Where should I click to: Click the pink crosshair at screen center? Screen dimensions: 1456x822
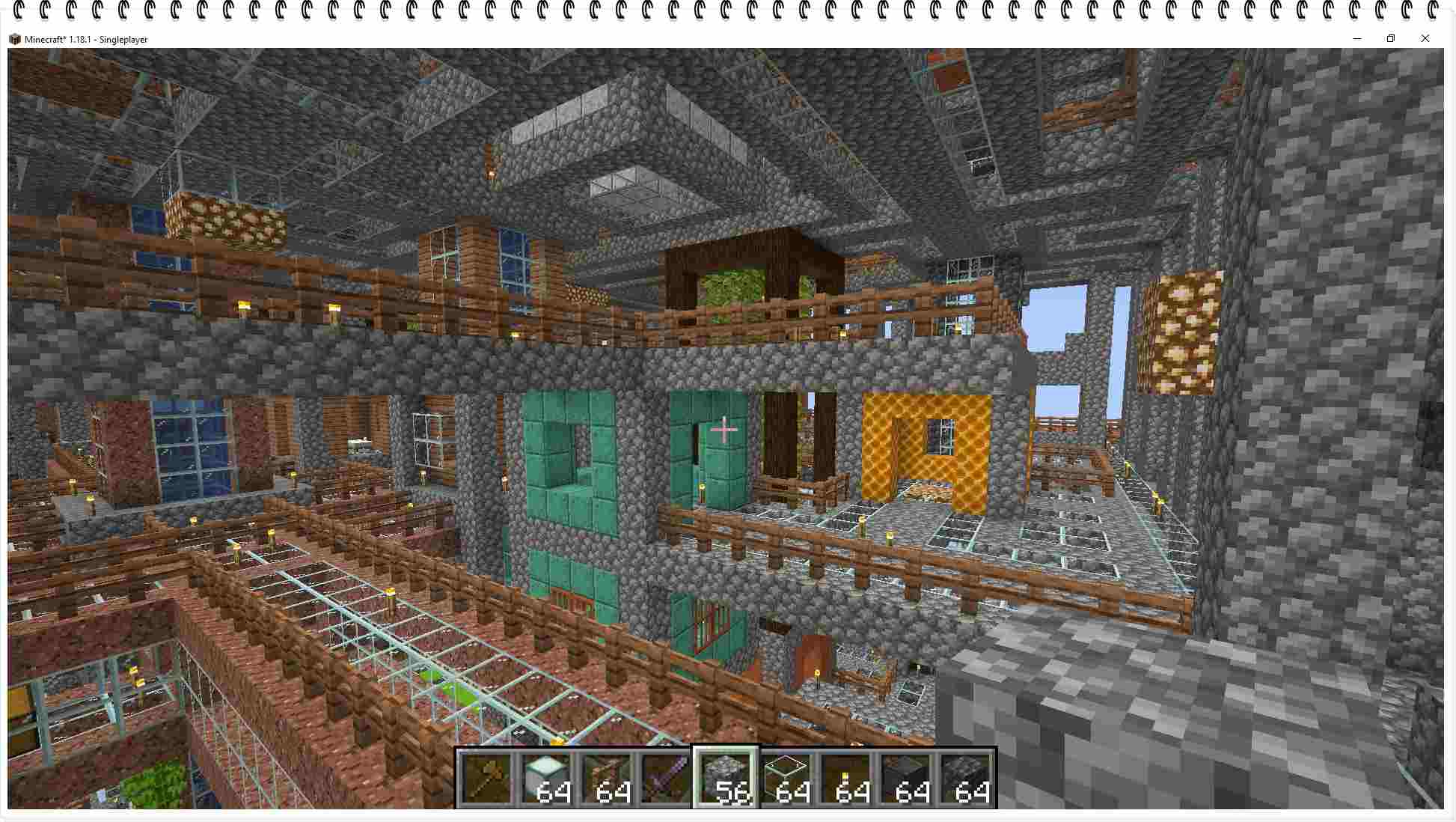coord(724,429)
